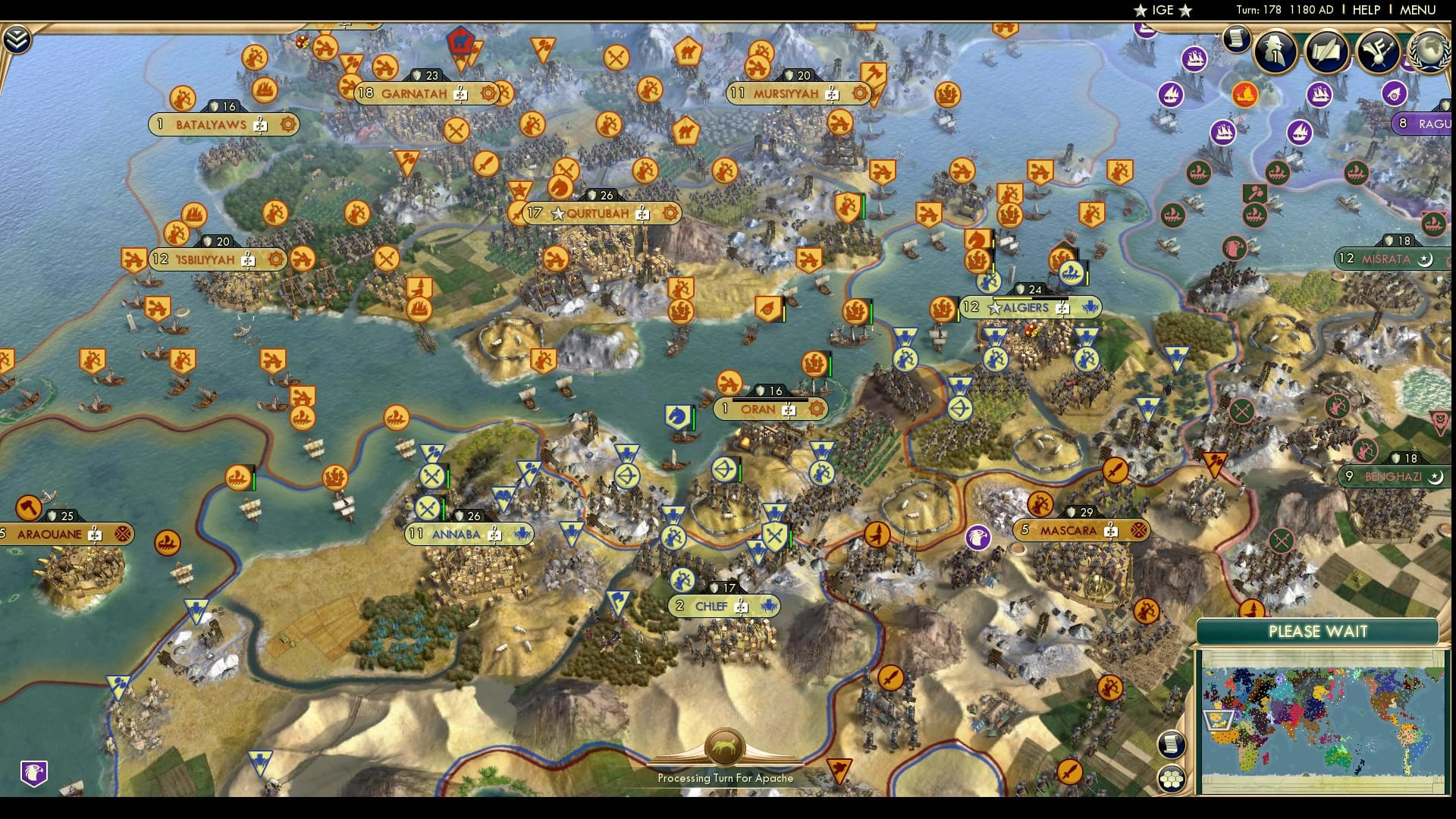Viewport: 1456px width, 819px height.
Task: Click the capital star on Algiers' banner
Action: click(993, 308)
